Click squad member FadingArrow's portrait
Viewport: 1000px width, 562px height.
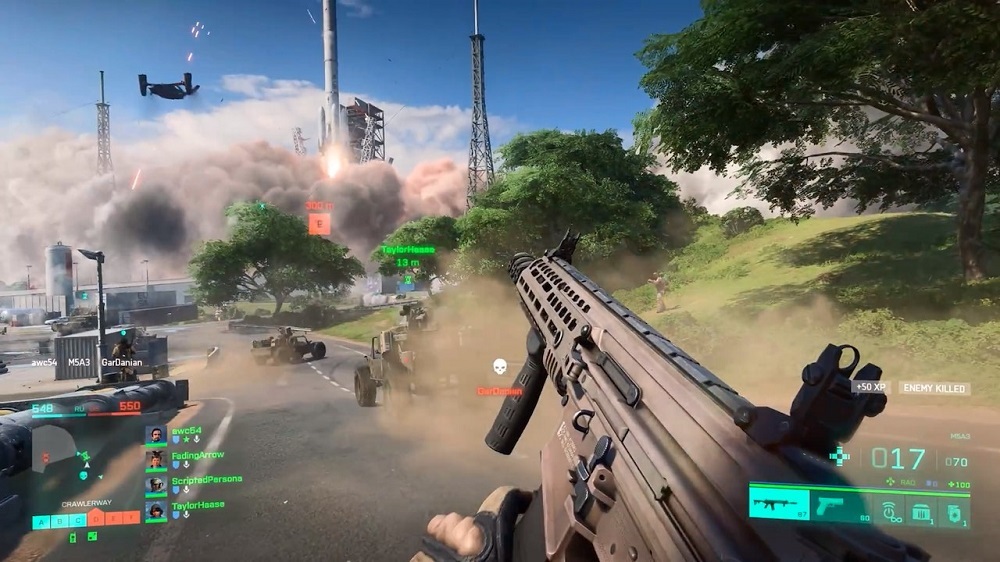coord(155,460)
